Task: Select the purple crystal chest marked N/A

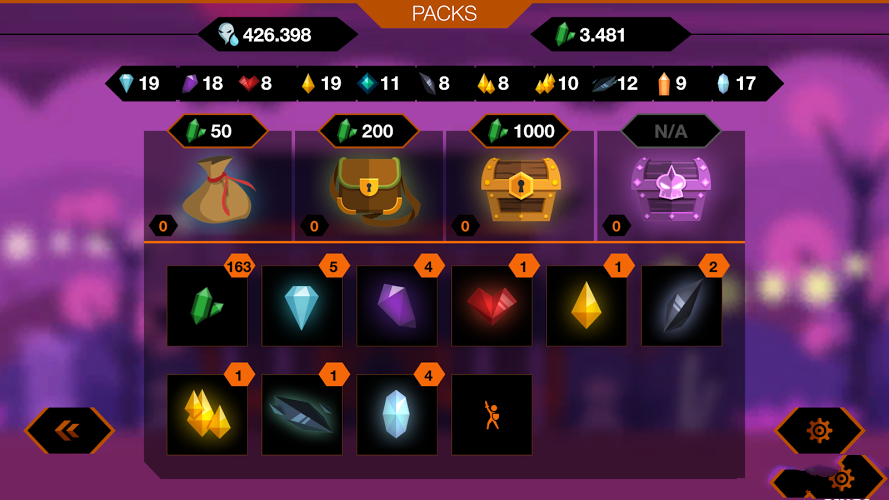Action: point(670,188)
